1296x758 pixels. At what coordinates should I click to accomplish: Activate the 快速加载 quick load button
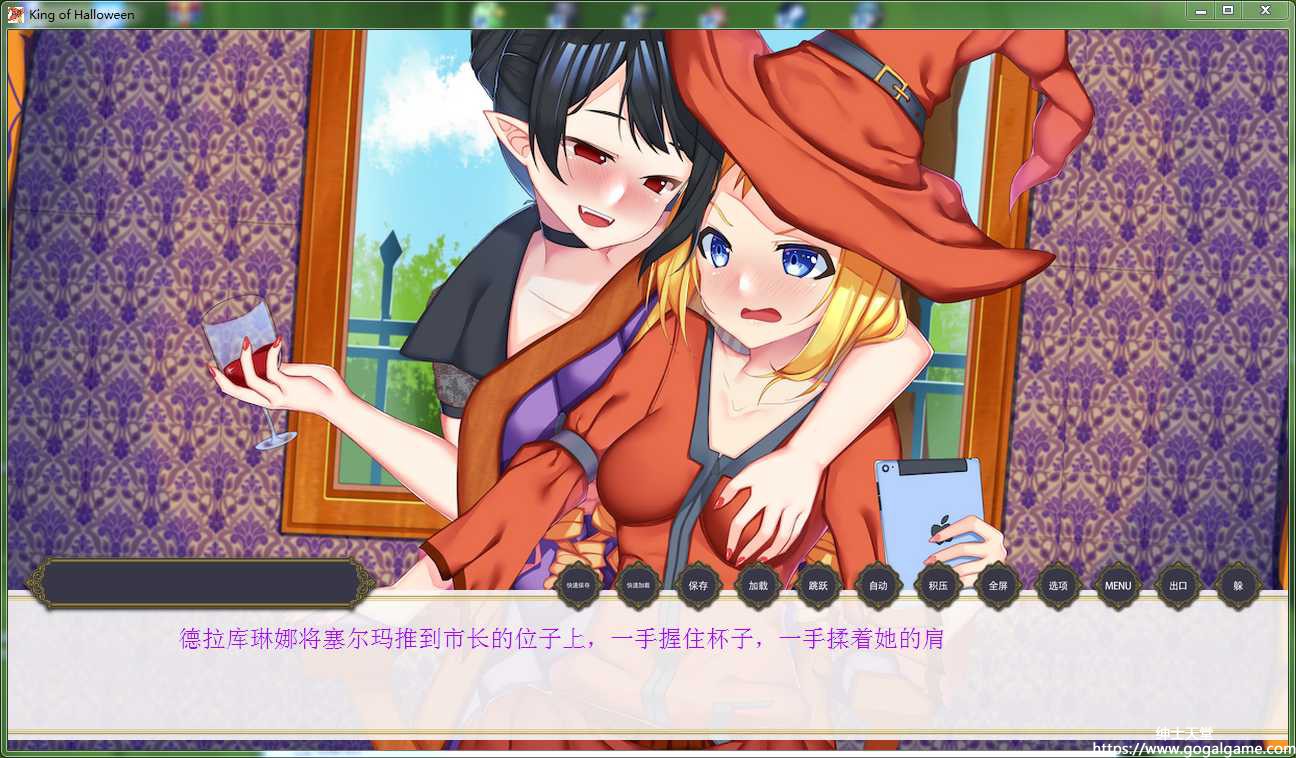(638, 586)
